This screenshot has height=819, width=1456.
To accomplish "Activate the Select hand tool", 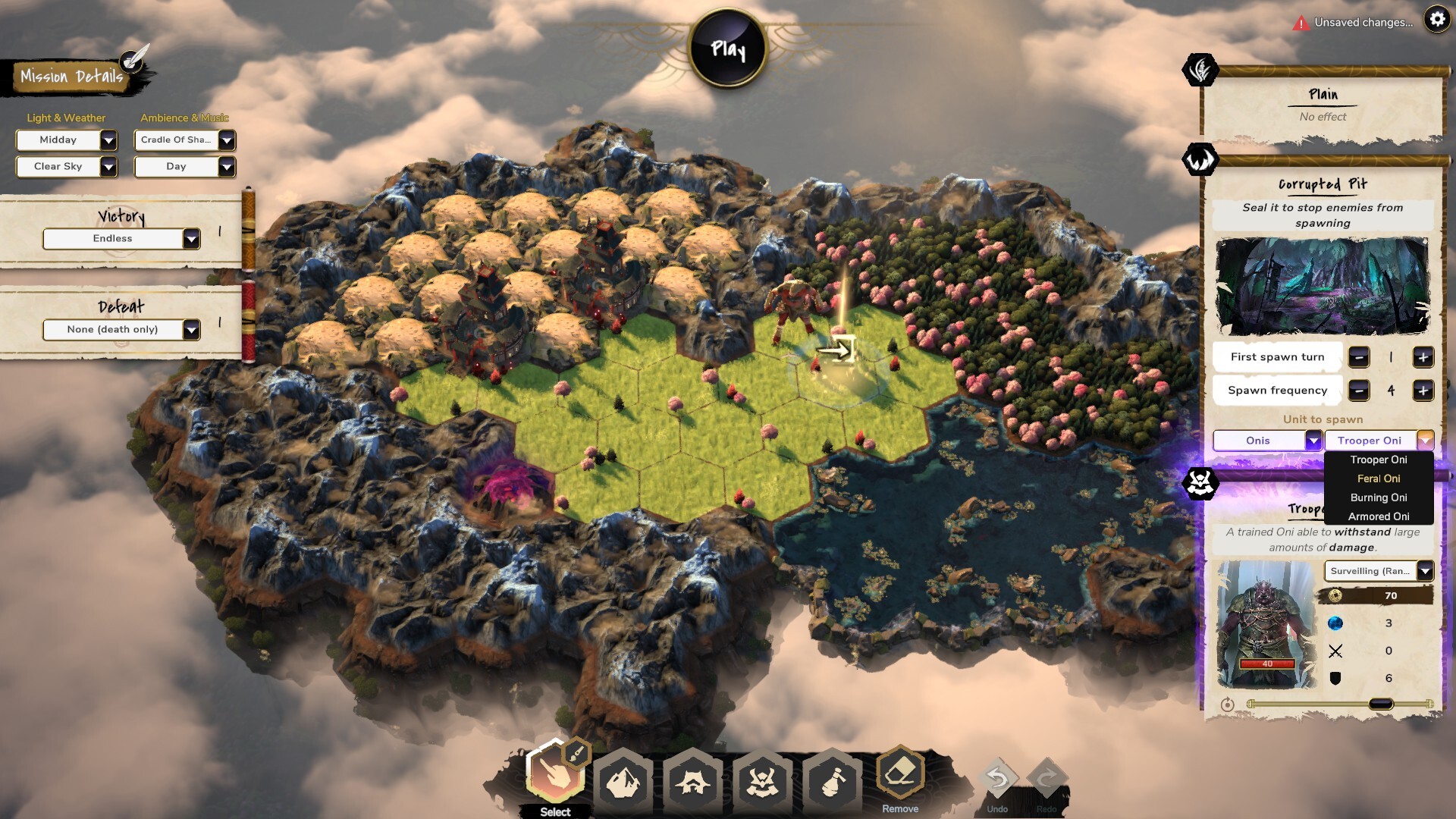I will click(x=555, y=775).
